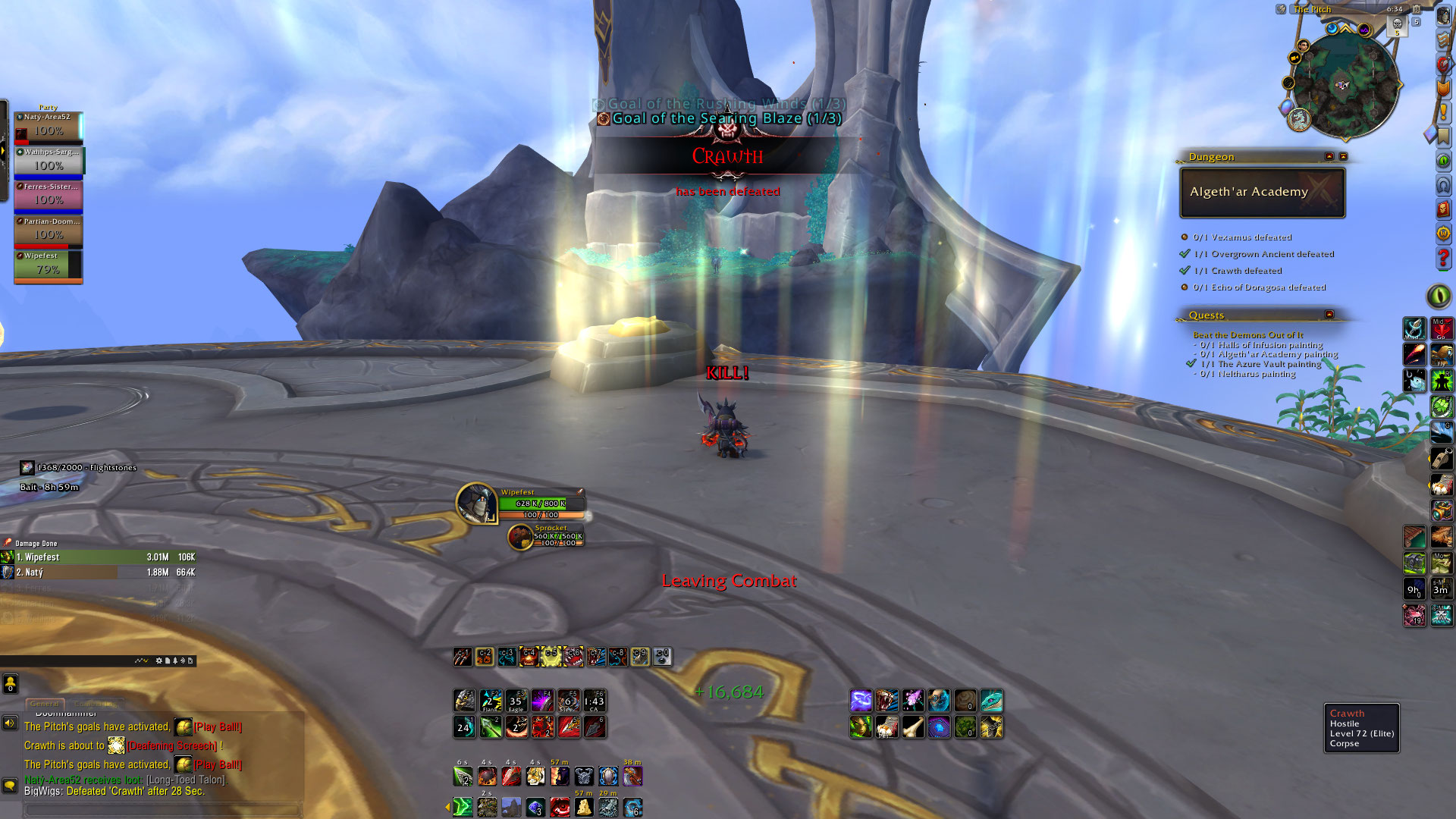Viewport: 1456px width, 819px height.
Task: Click the green eye round button
Action: tap(1439, 296)
